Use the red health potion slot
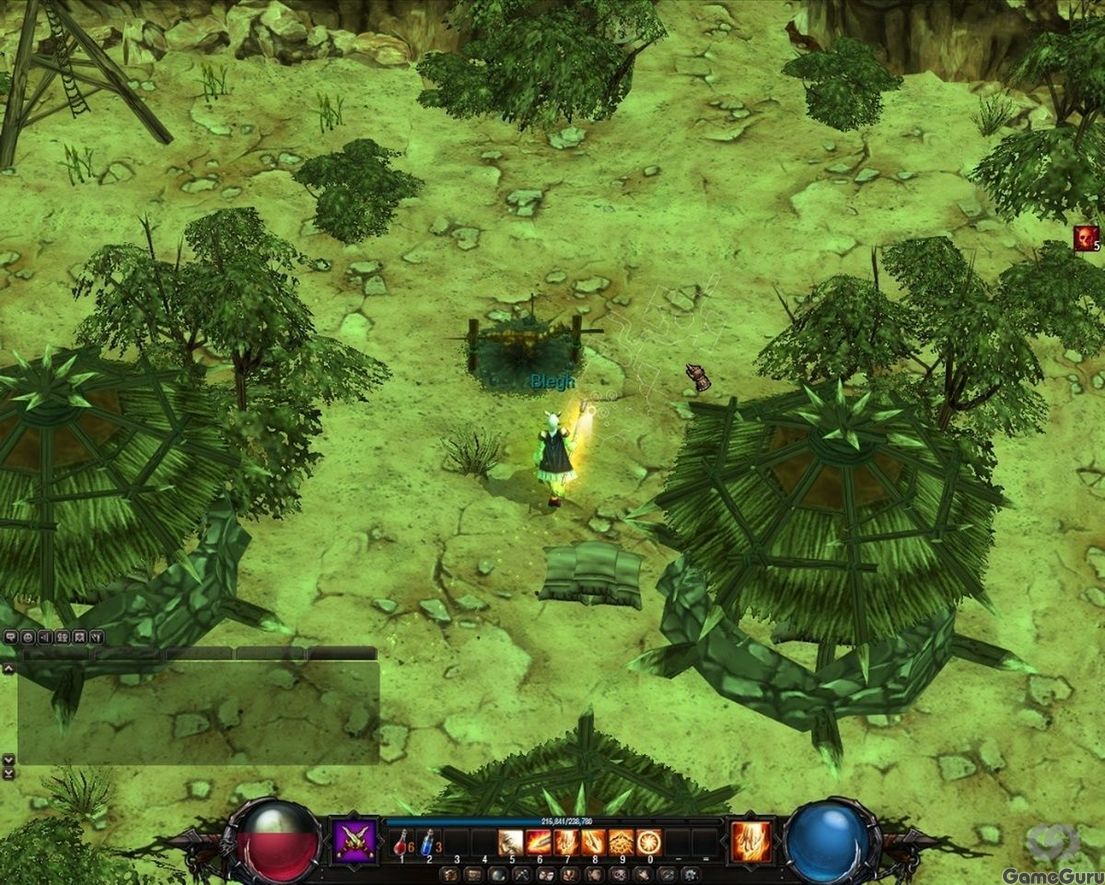The image size is (1105, 885). tap(401, 843)
